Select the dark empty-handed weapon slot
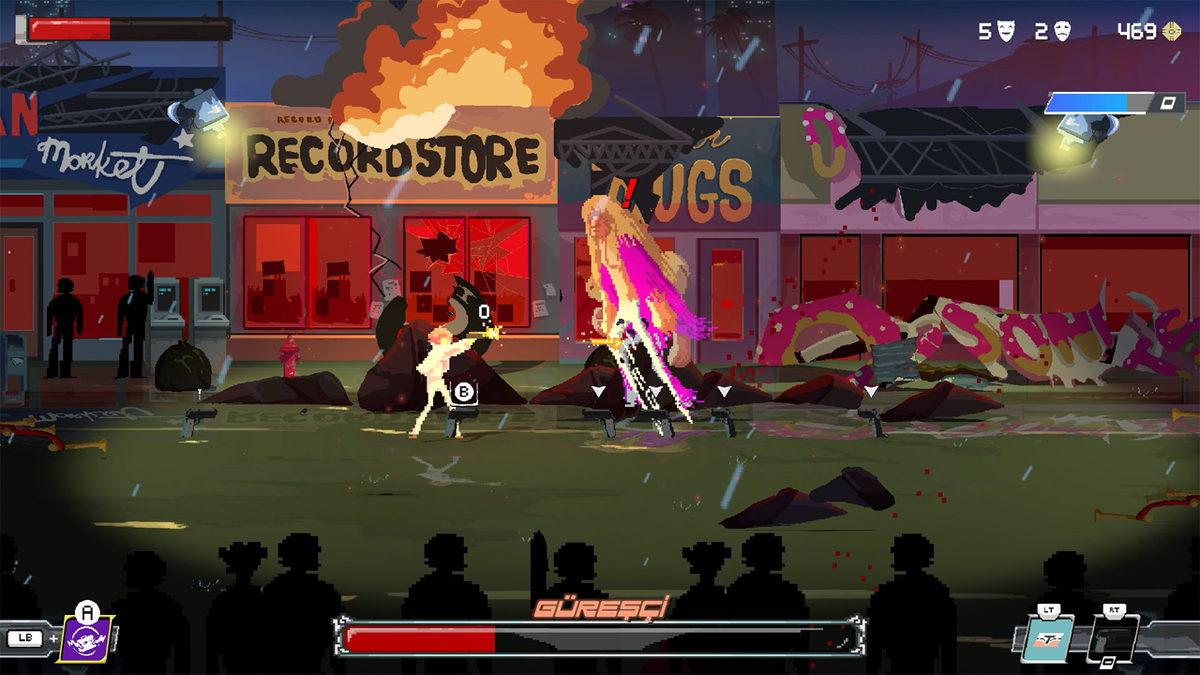 (x=1112, y=639)
